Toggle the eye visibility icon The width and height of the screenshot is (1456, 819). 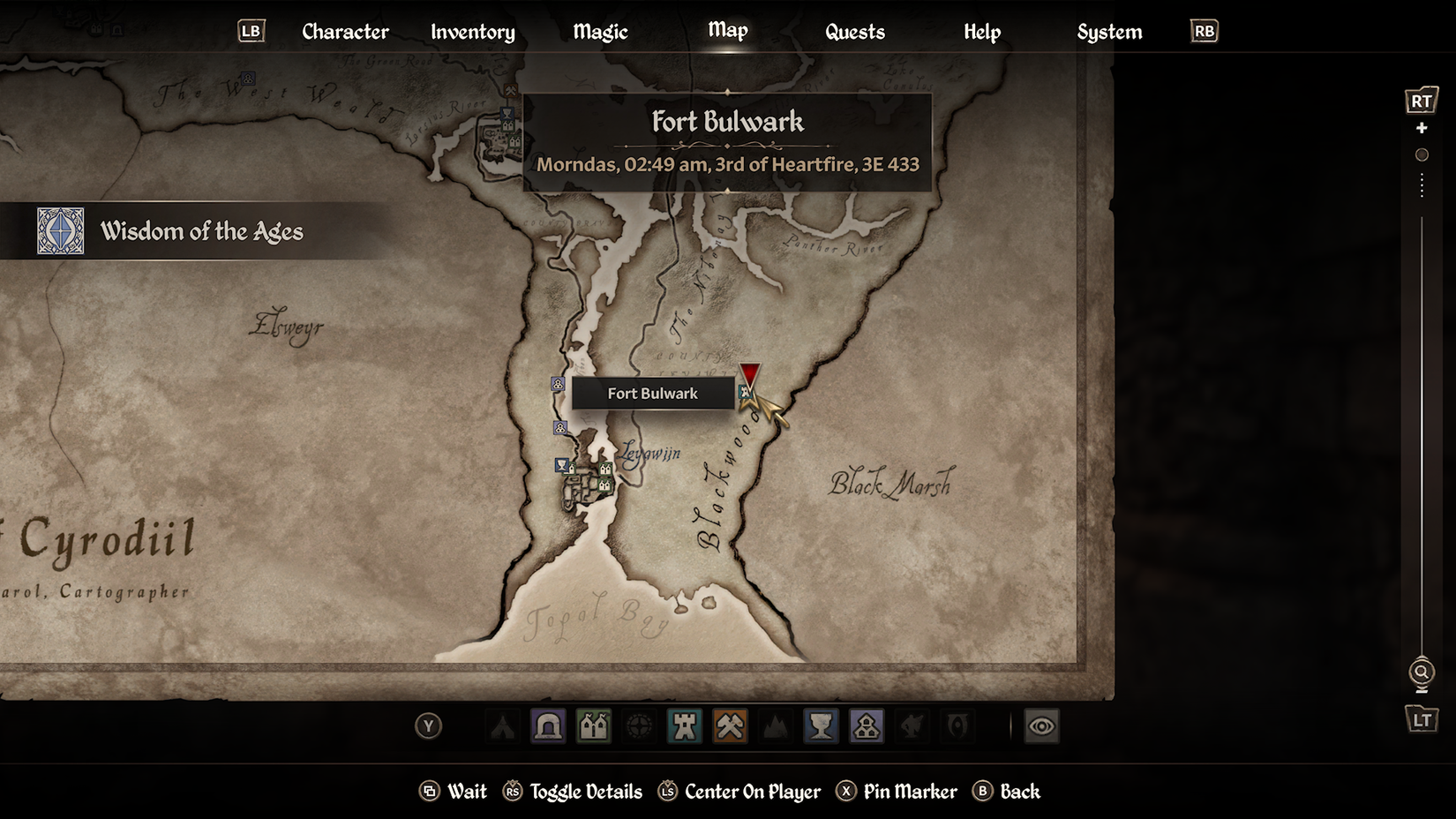1041,726
